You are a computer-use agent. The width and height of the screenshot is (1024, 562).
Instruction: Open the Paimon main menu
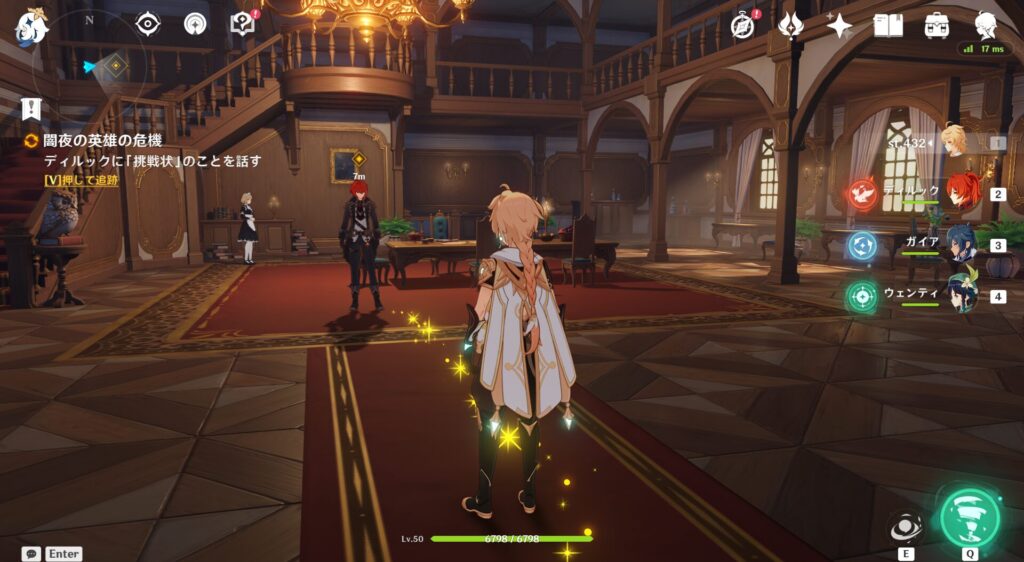pyautogui.click(x=31, y=24)
